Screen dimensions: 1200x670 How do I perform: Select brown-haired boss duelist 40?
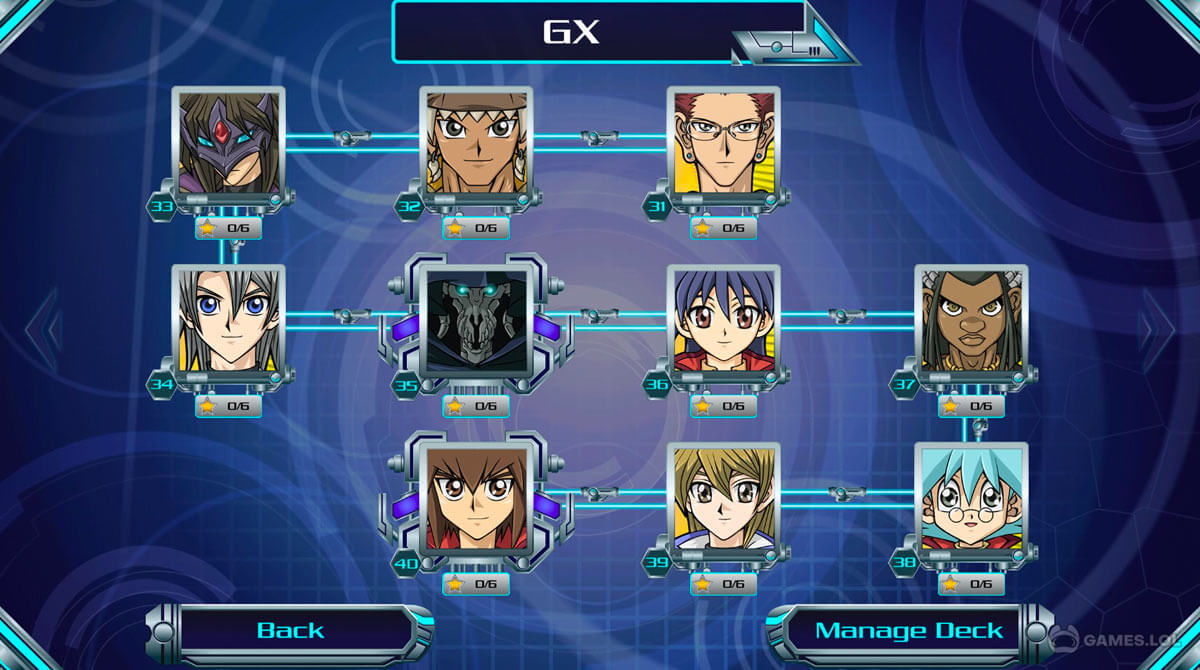coord(476,499)
